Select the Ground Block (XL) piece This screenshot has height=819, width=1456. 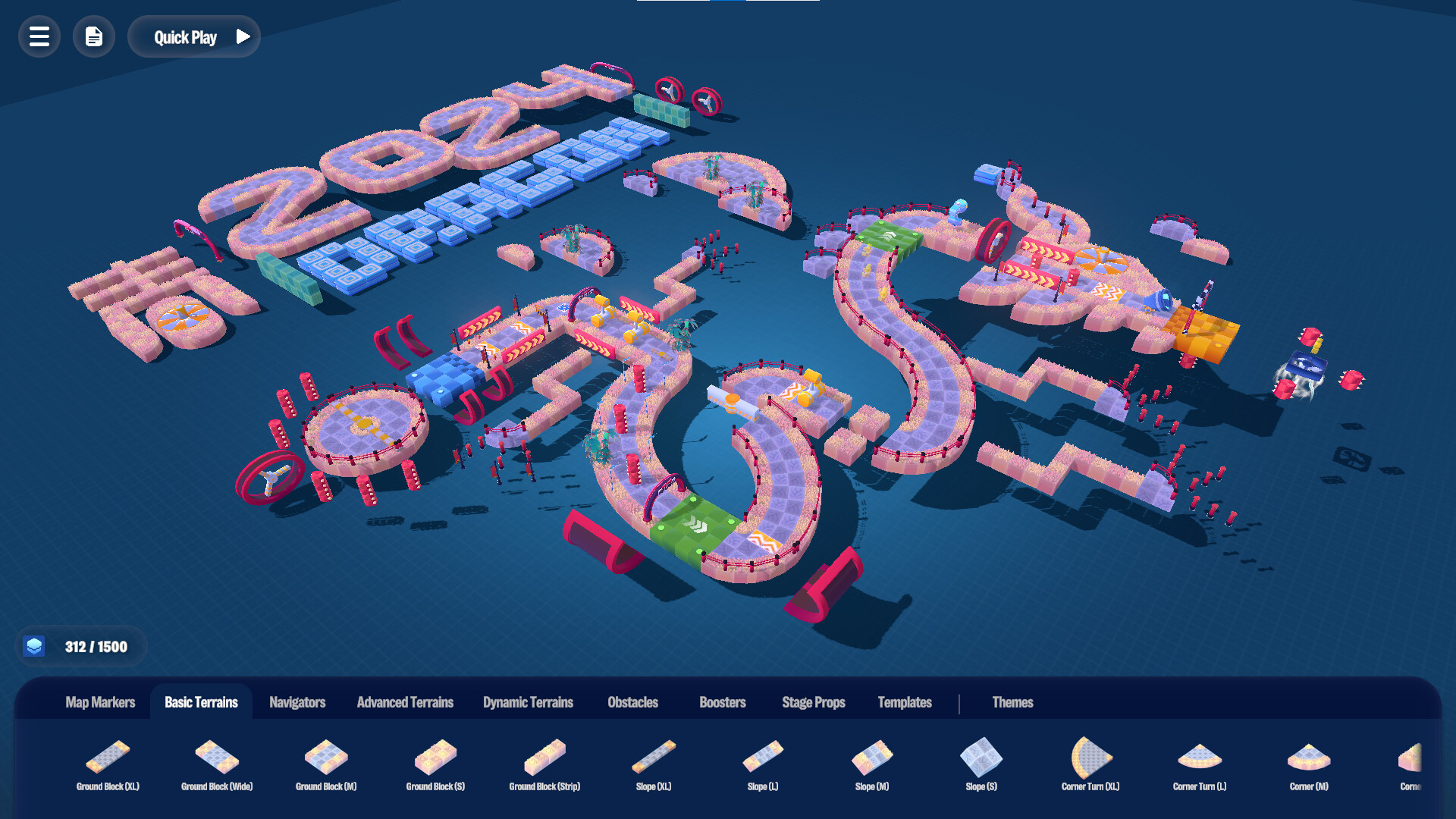pyautogui.click(x=108, y=758)
